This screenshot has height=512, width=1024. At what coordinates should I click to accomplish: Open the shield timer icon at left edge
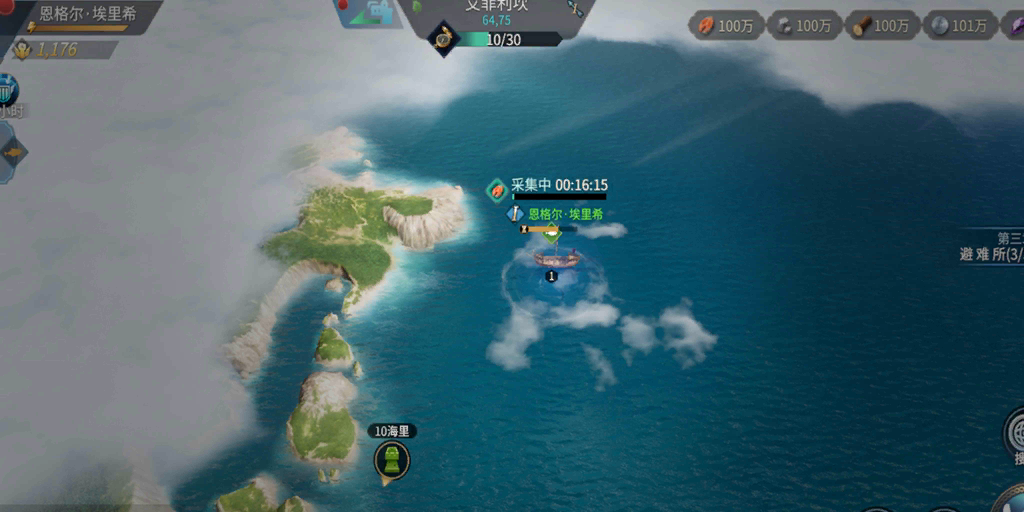(8, 92)
